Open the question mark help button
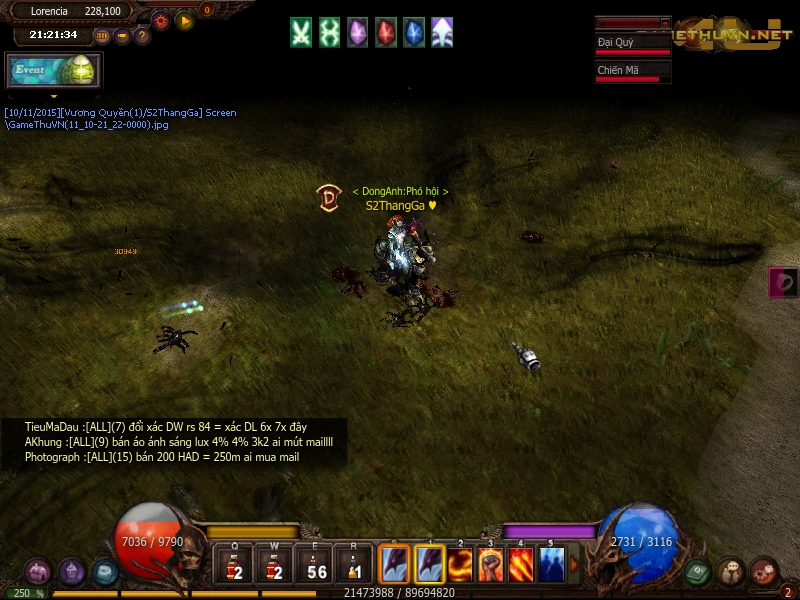The height and width of the screenshot is (600, 800). 142,36
